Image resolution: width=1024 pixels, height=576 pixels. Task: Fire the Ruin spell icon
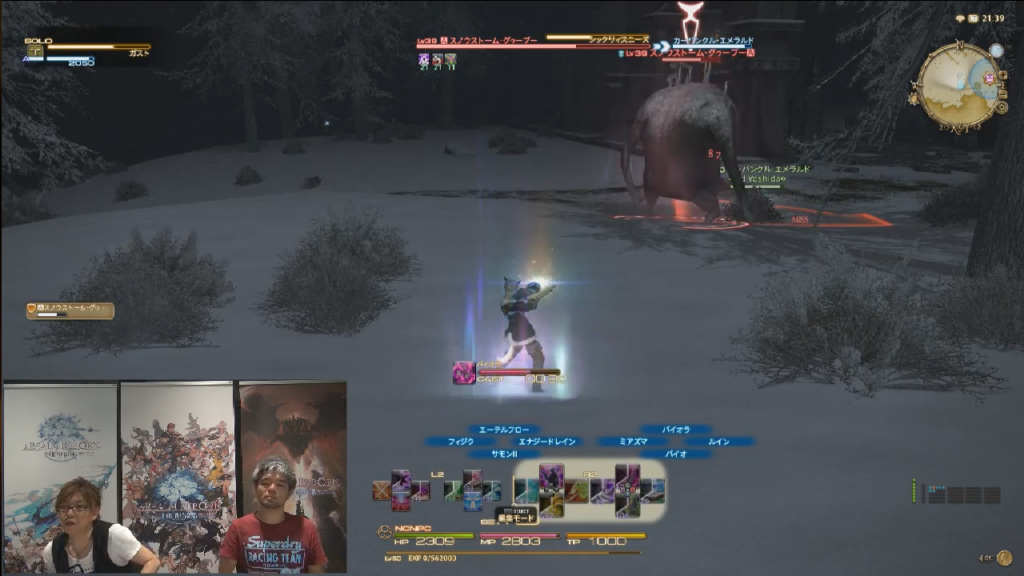pyautogui.click(x=652, y=489)
